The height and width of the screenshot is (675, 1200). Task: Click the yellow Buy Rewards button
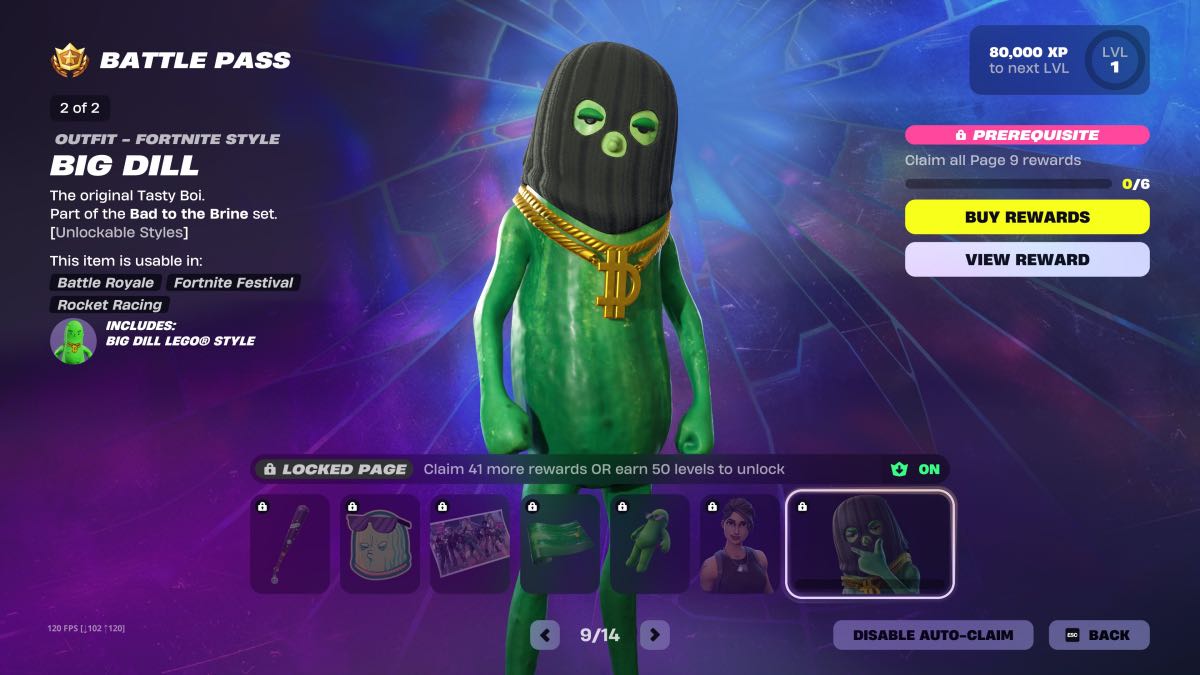tap(1027, 217)
